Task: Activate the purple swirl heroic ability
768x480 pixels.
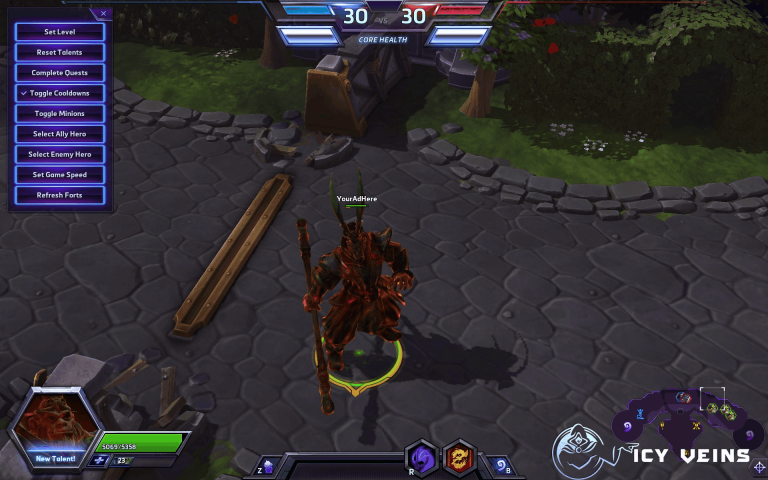Action: point(422,459)
